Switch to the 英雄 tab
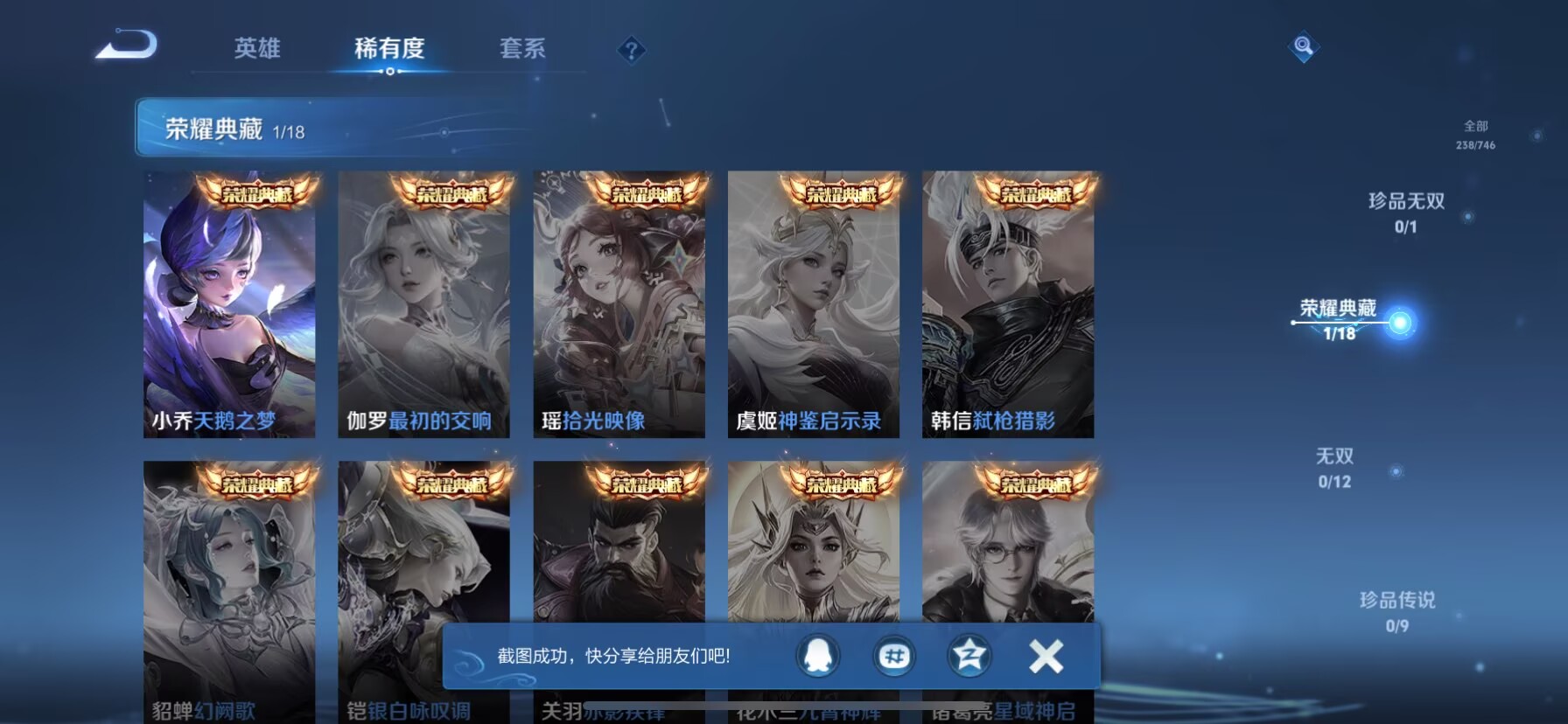Image resolution: width=1568 pixels, height=724 pixels. (x=255, y=51)
